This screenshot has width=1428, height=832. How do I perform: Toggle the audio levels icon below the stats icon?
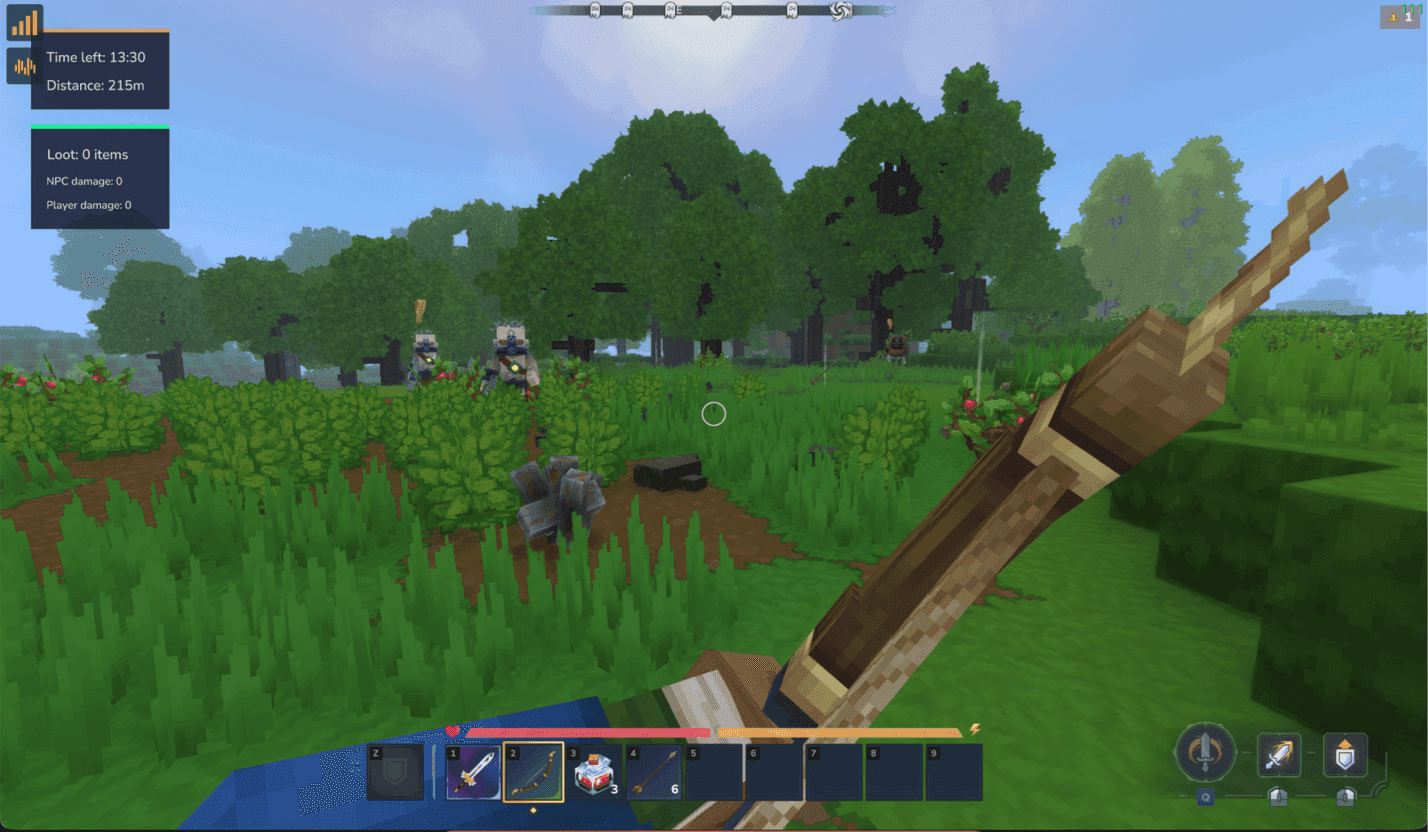point(21,66)
